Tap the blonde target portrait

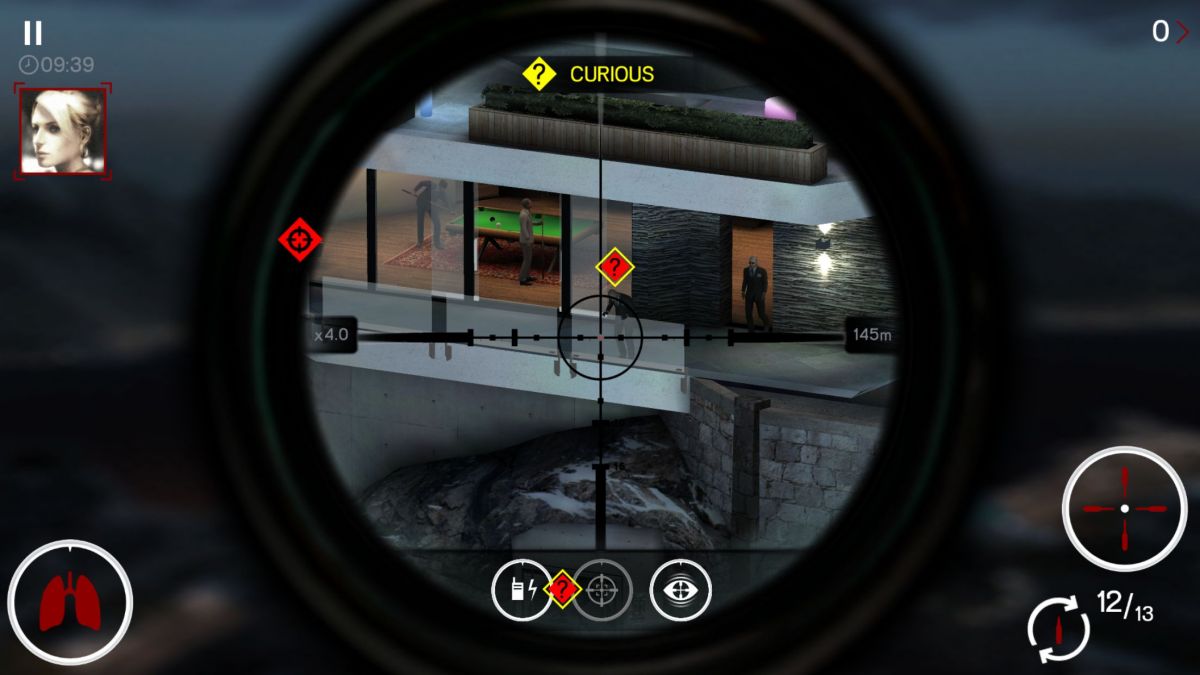[62, 131]
